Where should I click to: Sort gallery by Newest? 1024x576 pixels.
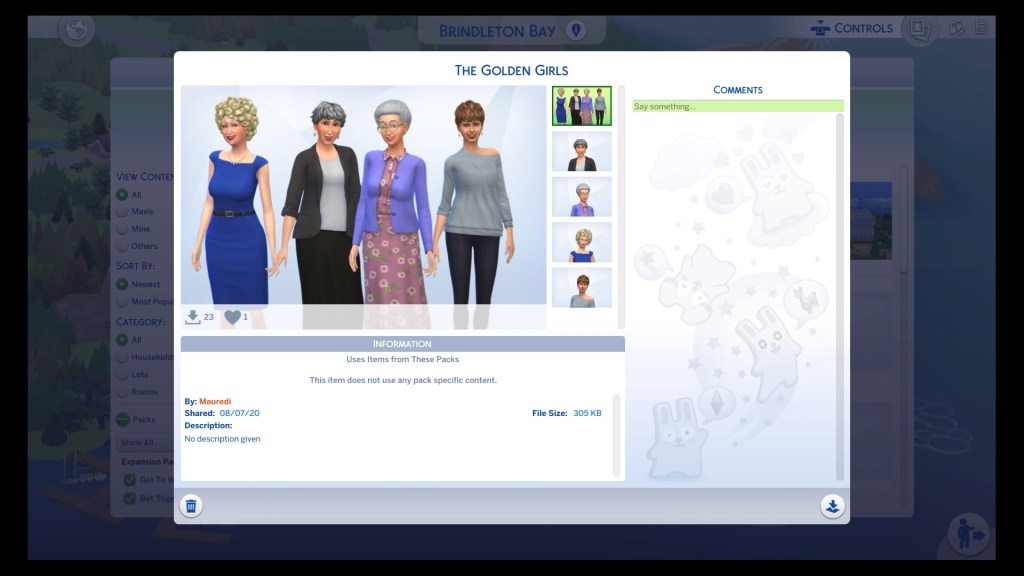click(x=123, y=284)
